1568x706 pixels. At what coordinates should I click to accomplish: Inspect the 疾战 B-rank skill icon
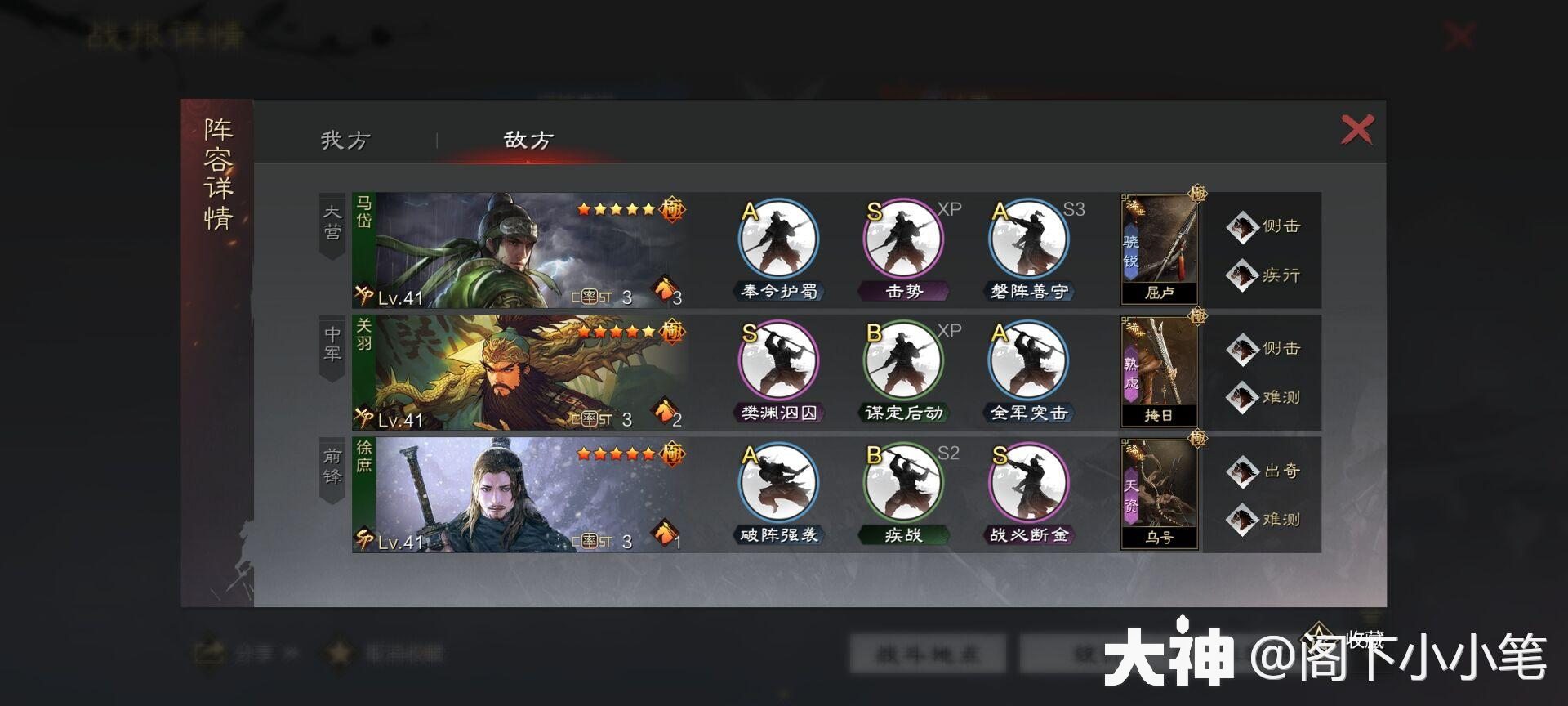click(x=902, y=482)
